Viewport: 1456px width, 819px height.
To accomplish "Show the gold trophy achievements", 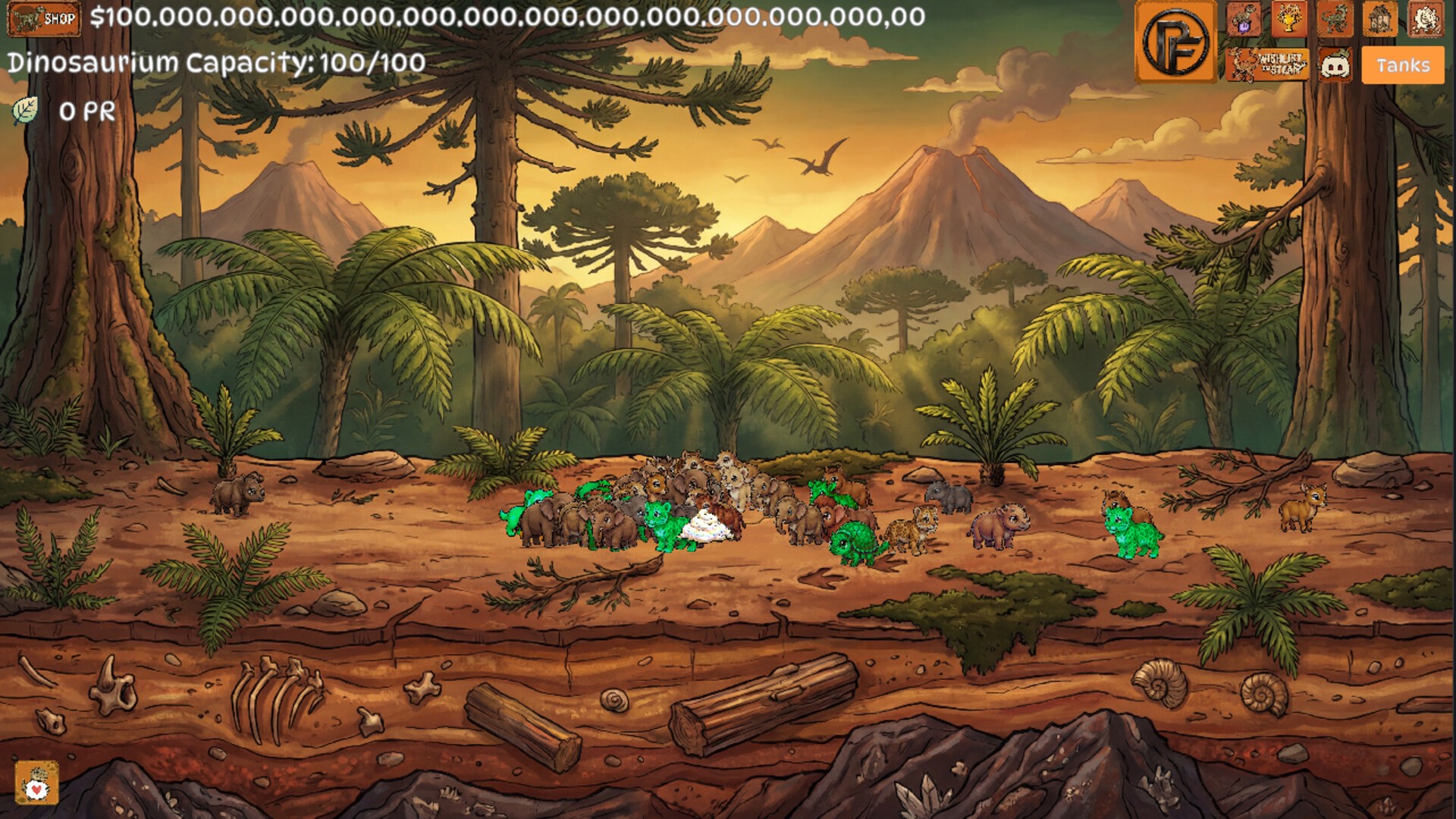I will click(1289, 19).
